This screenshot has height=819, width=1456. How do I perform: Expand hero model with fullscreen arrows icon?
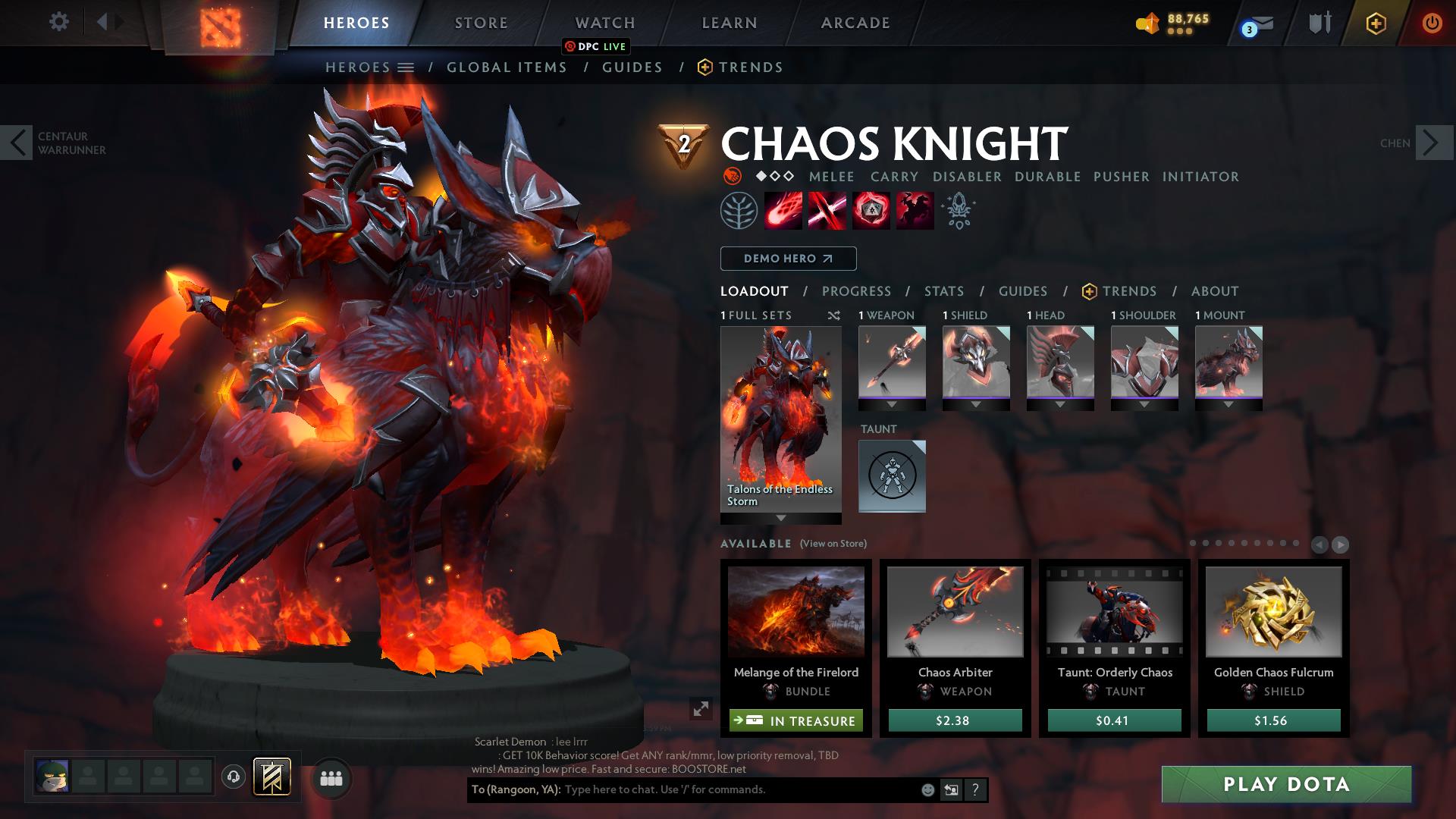[700, 711]
